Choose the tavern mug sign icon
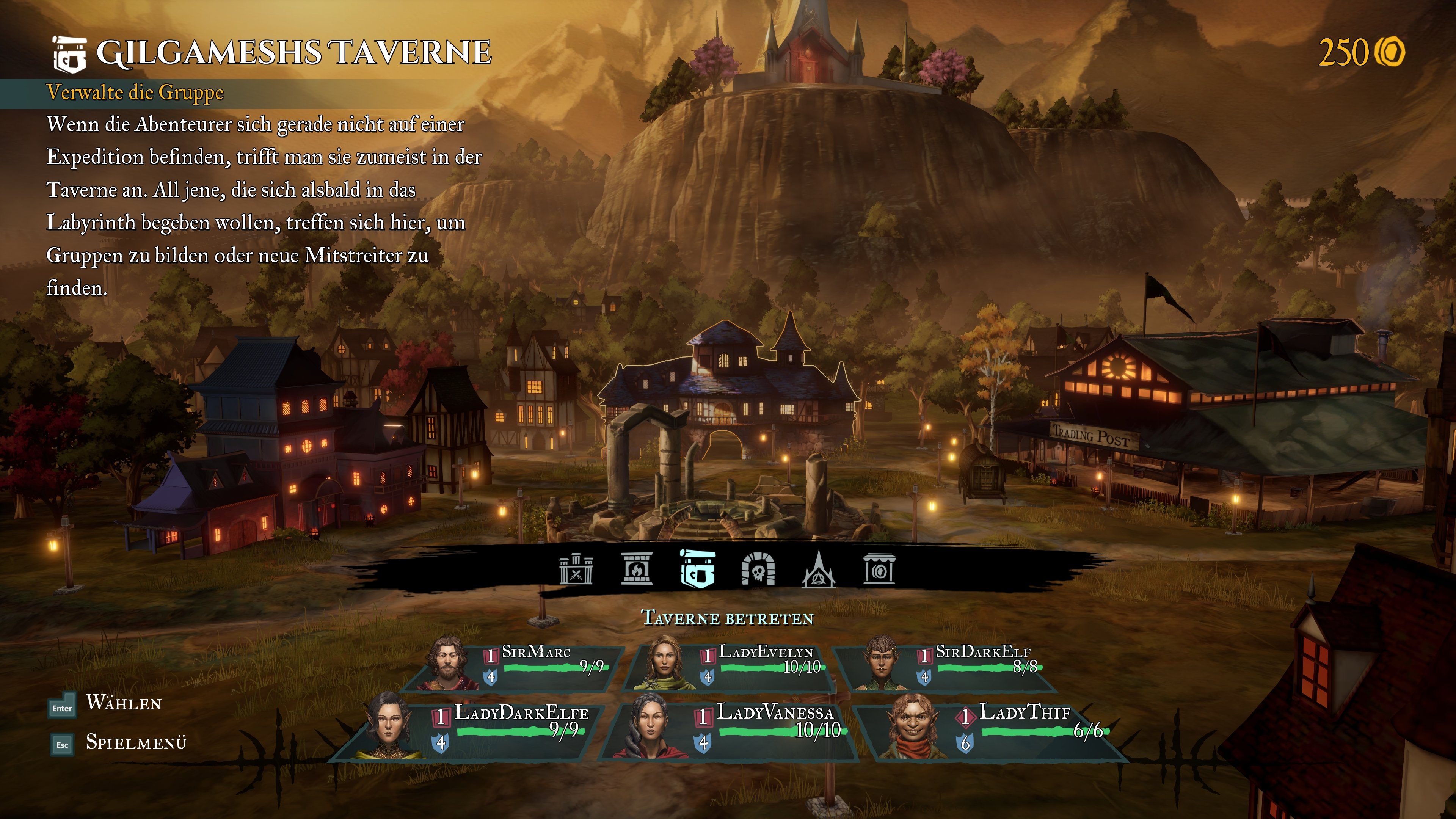Screen dimensions: 1456x819 coord(698,569)
